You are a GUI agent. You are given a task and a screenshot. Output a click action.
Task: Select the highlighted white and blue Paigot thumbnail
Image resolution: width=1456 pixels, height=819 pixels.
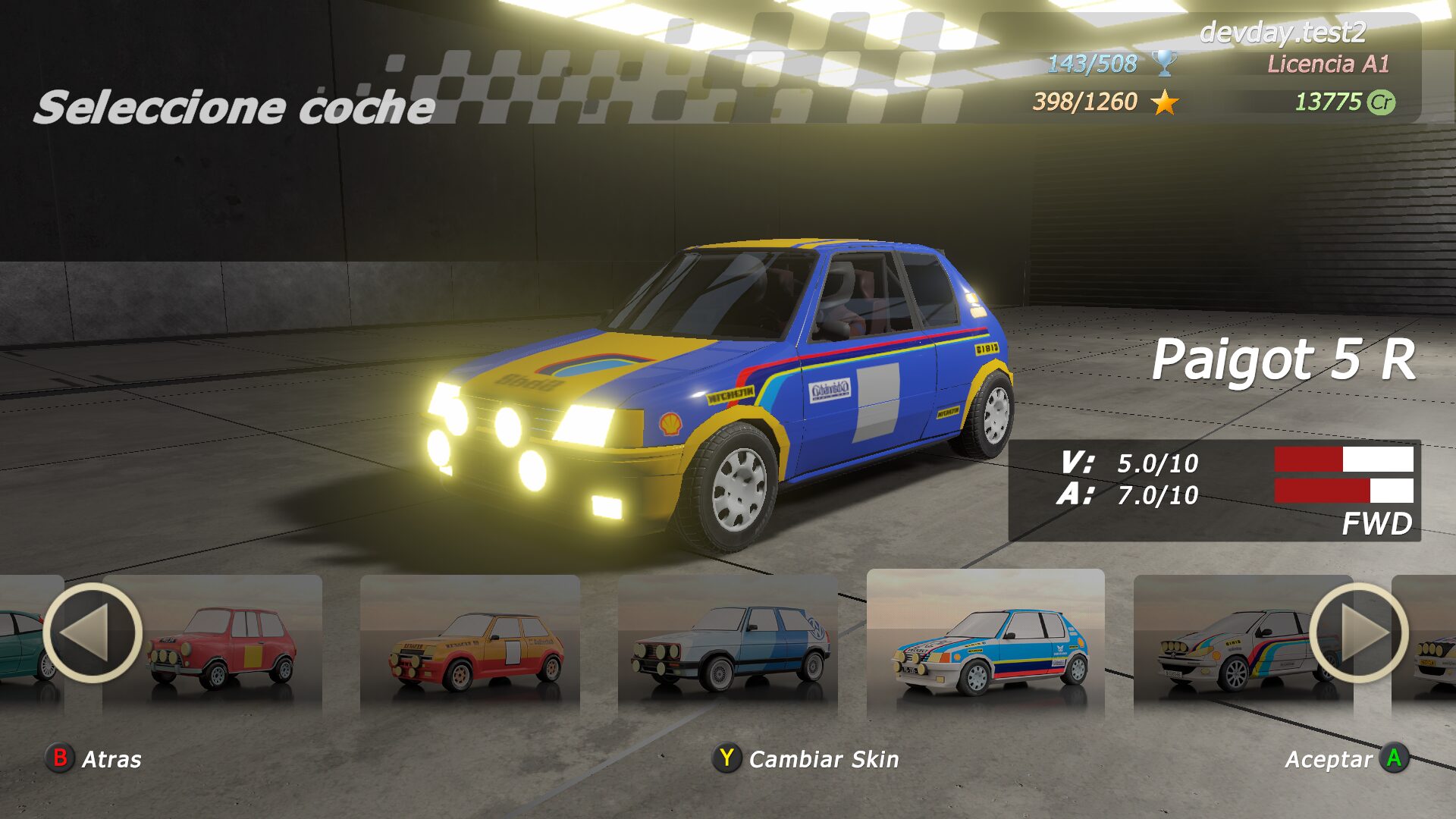(x=986, y=645)
